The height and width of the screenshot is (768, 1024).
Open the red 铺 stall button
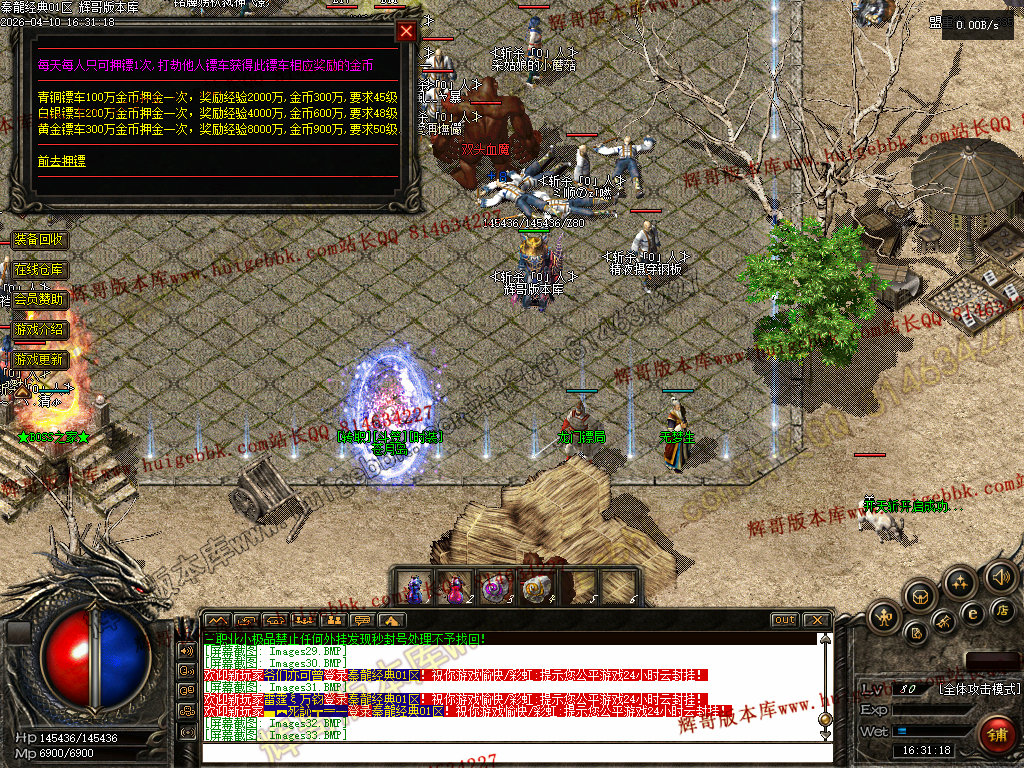pyautogui.click(x=996, y=735)
